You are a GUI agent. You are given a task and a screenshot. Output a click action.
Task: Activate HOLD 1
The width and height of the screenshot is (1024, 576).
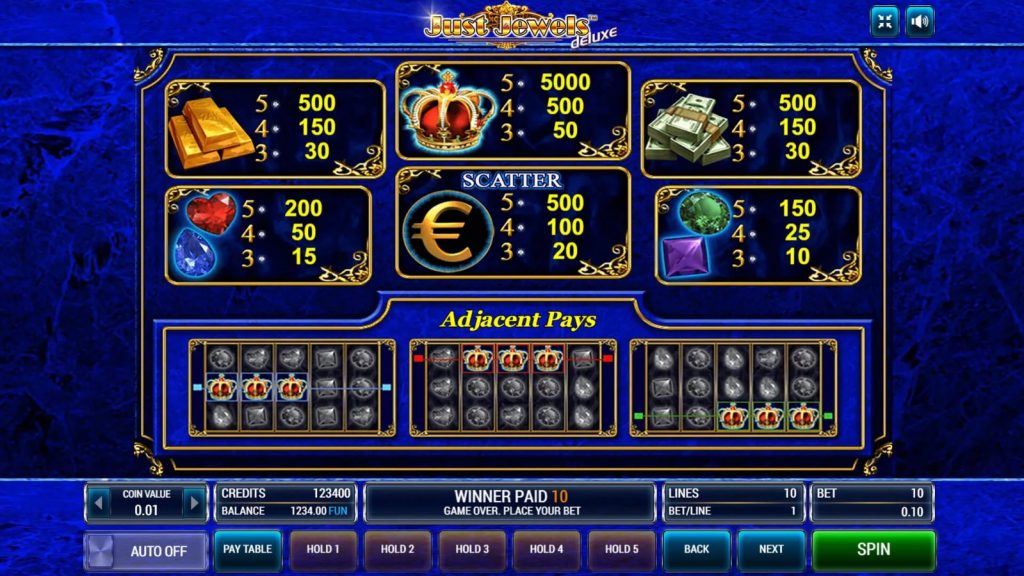tap(323, 550)
